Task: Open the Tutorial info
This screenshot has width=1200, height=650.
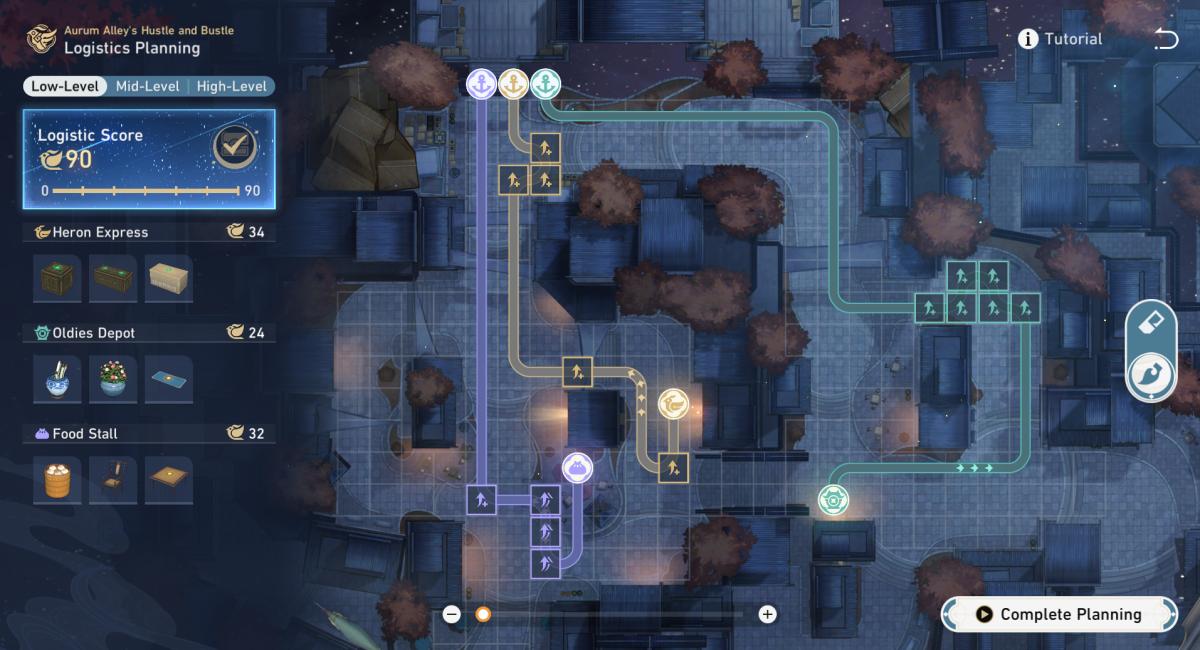Action: (x=1060, y=39)
